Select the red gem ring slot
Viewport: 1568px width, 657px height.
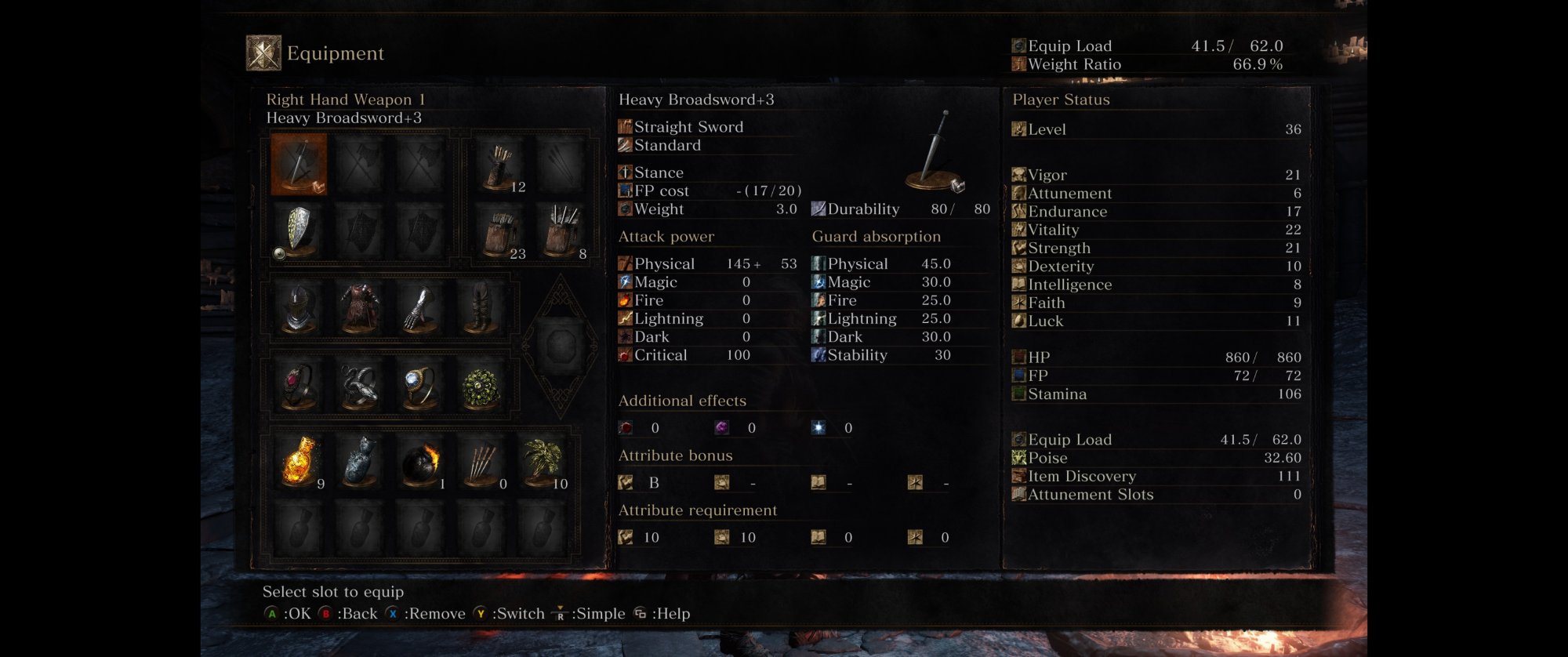point(299,386)
